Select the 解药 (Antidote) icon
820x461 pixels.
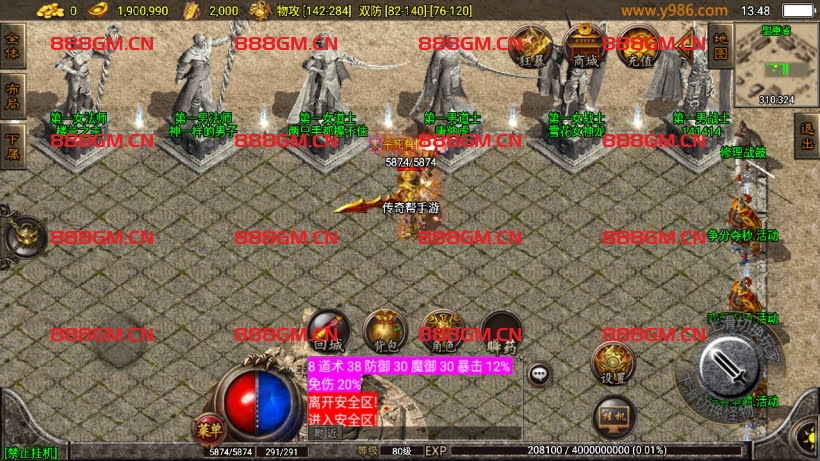500,331
